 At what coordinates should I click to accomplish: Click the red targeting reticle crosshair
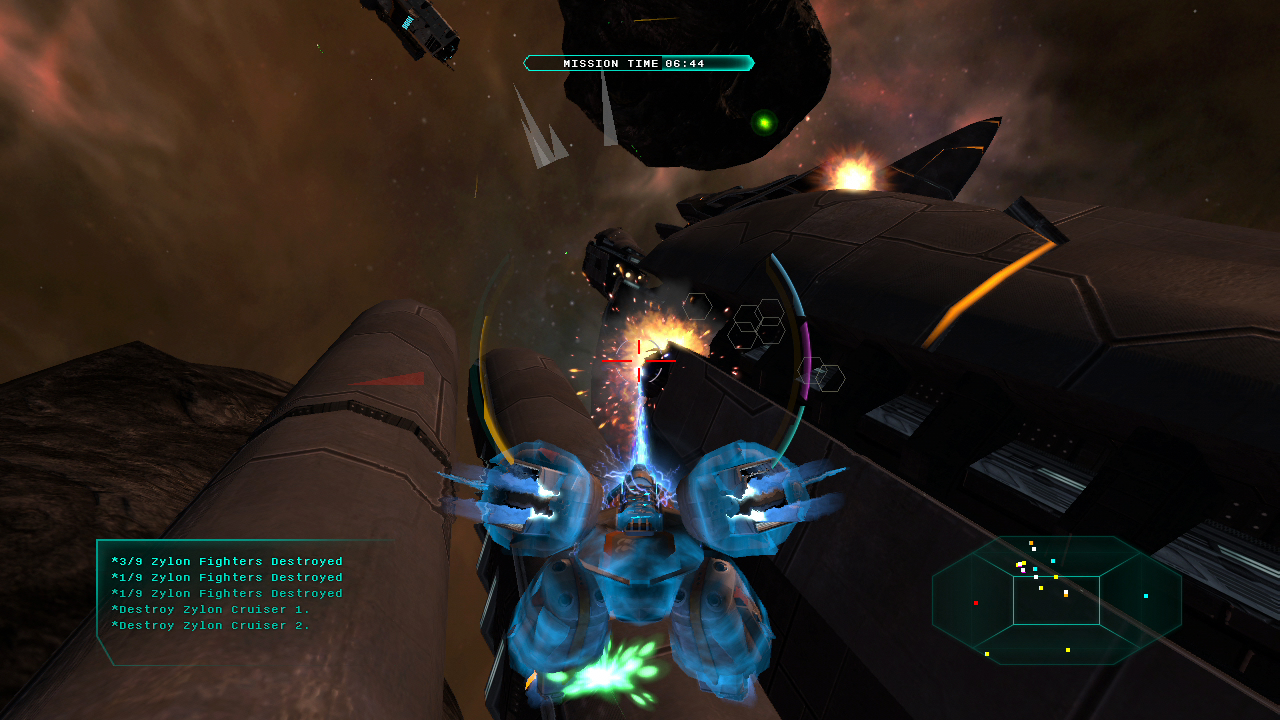(x=640, y=362)
